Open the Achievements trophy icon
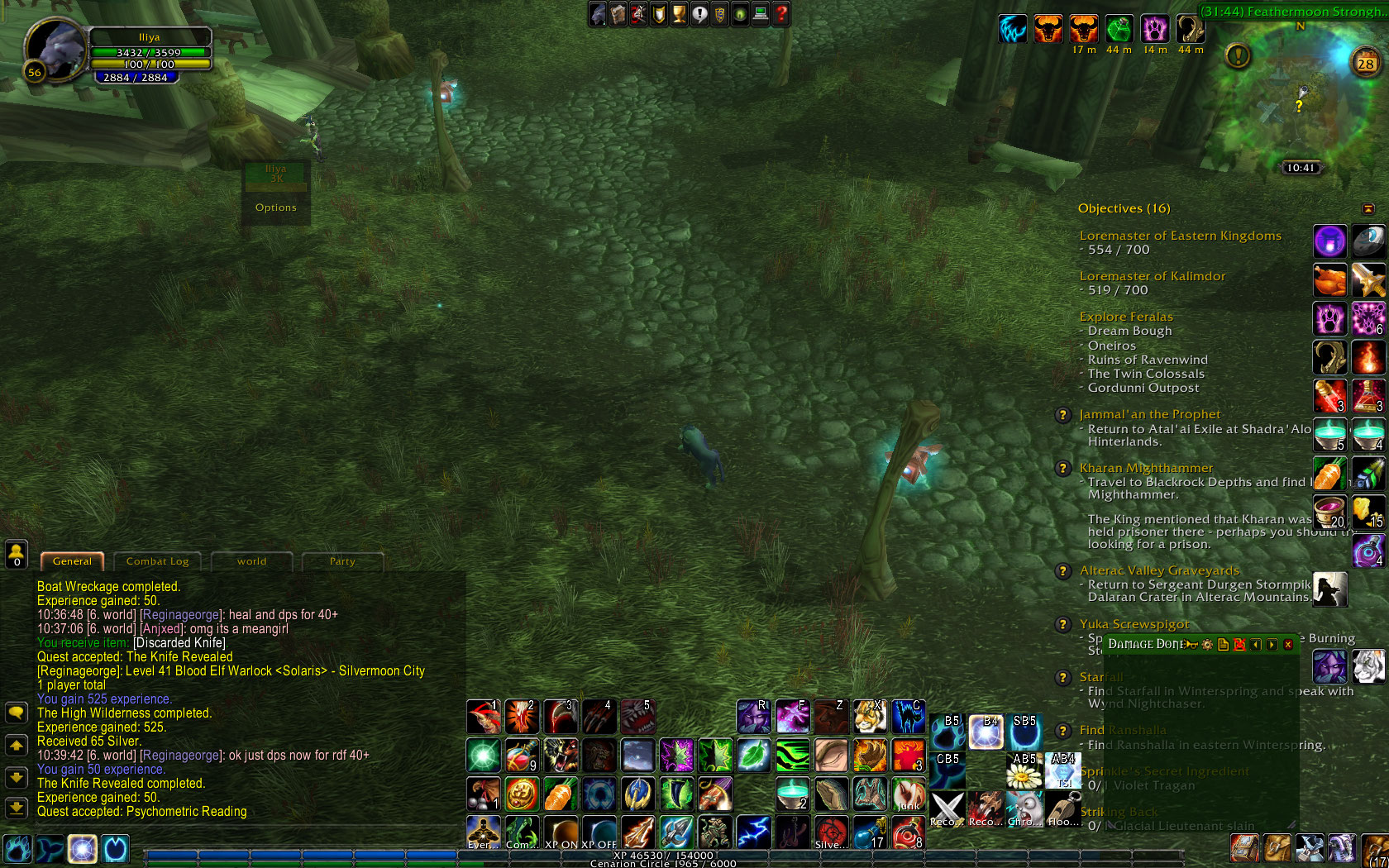The height and width of the screenshot is (868, 1389). [678, 14]
